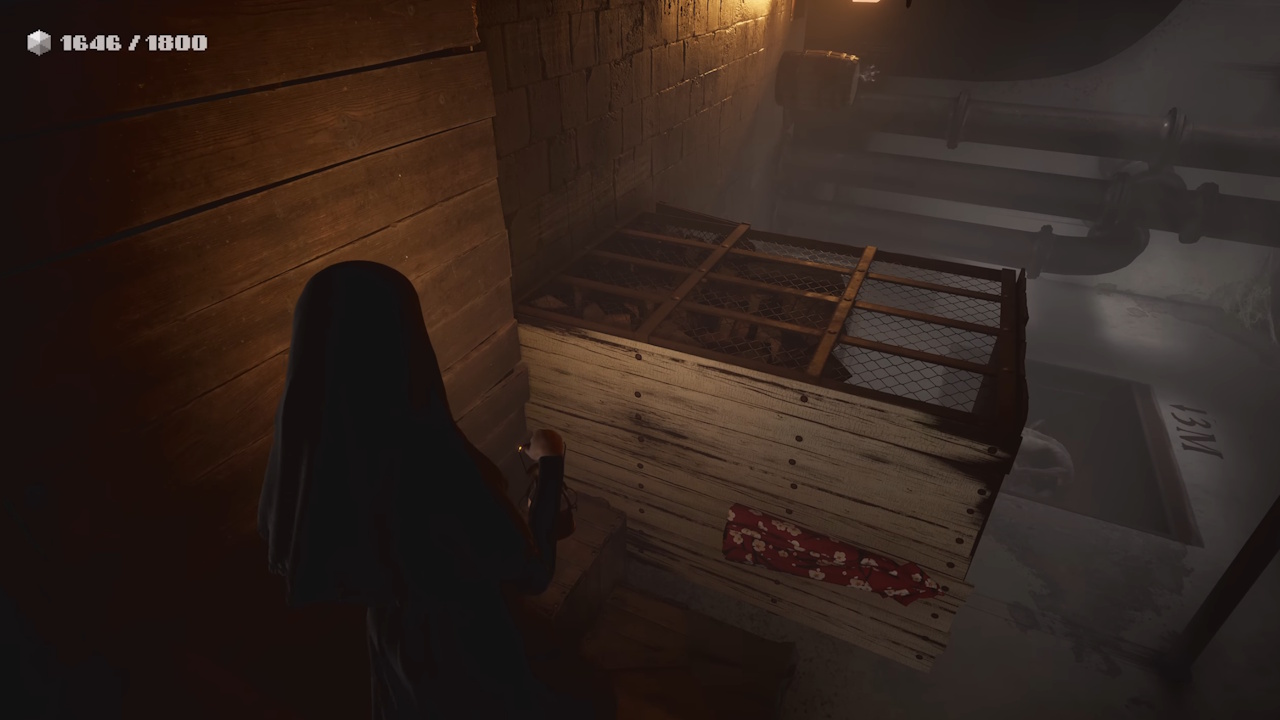This screenshot has width=1280, height=720.
Task: Select the score counter reading 1646 / 1800
Action: coord(133,42)
